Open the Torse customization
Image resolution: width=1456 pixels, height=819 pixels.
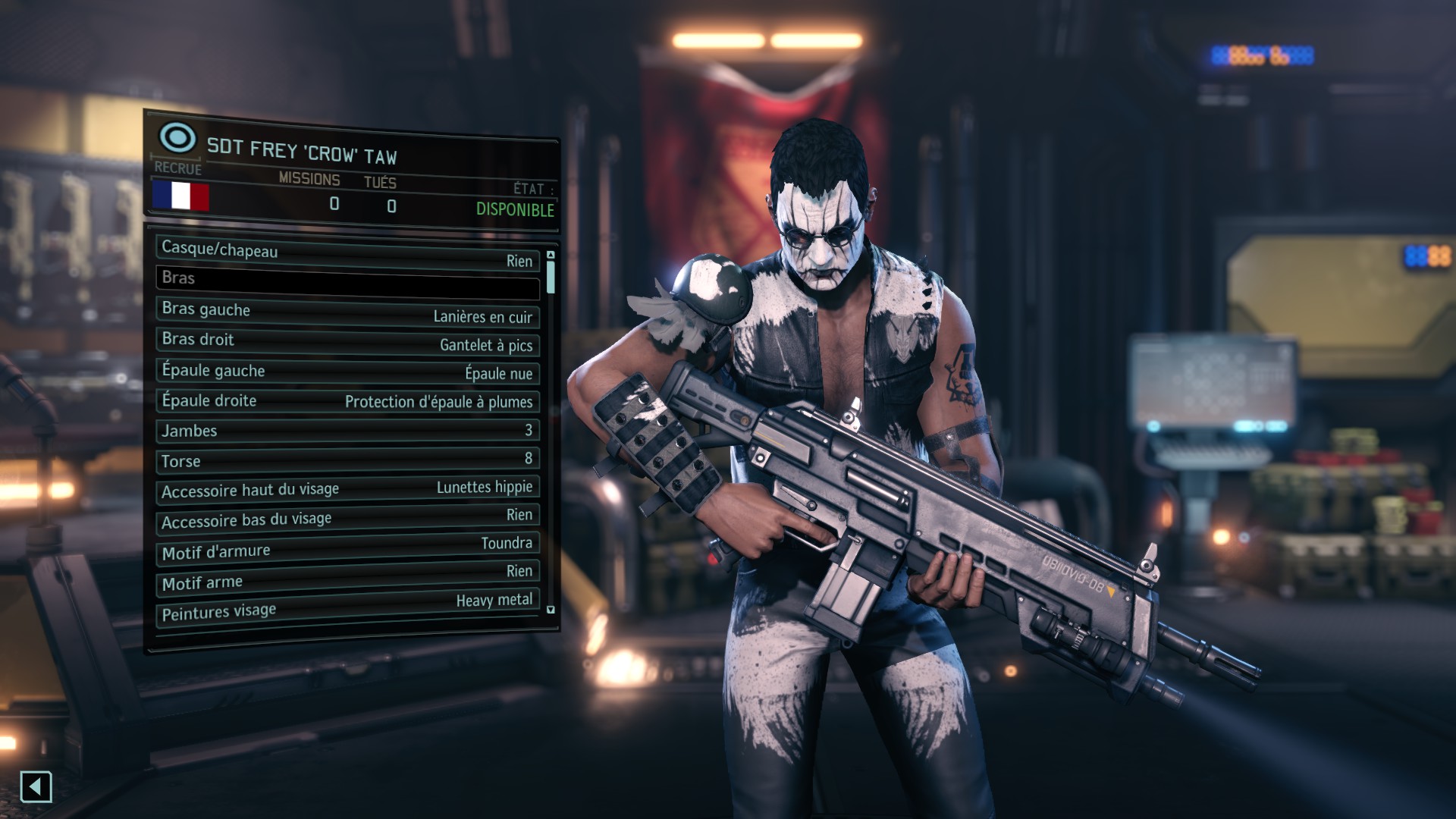point(347,460)
